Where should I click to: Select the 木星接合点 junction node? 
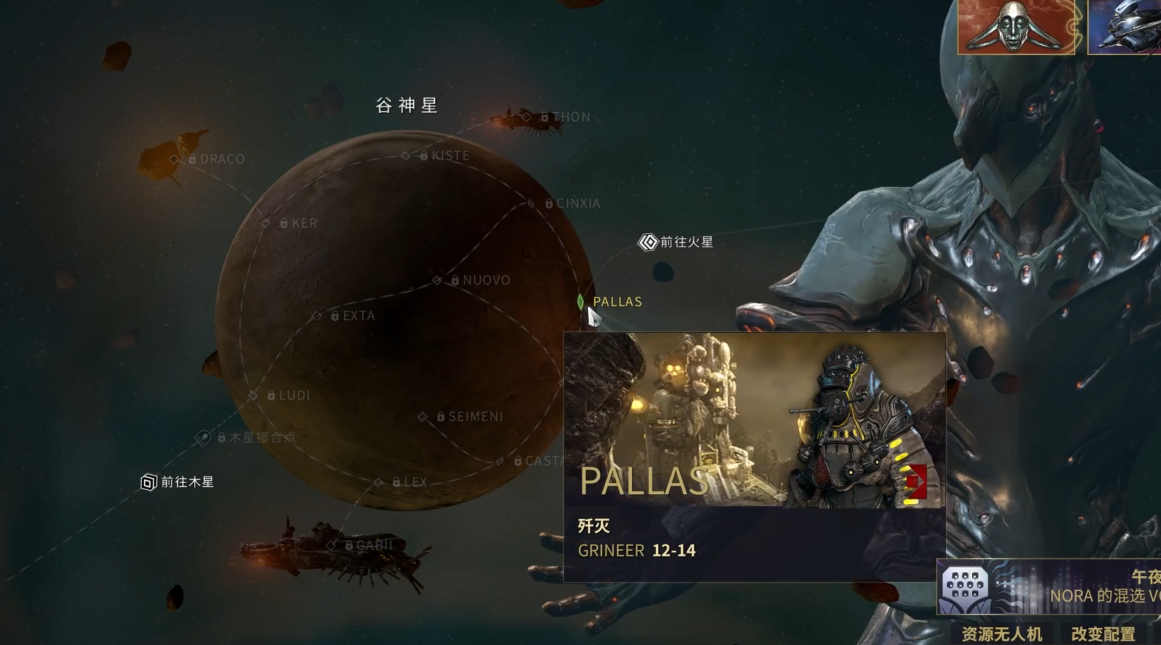coord(204,437)
